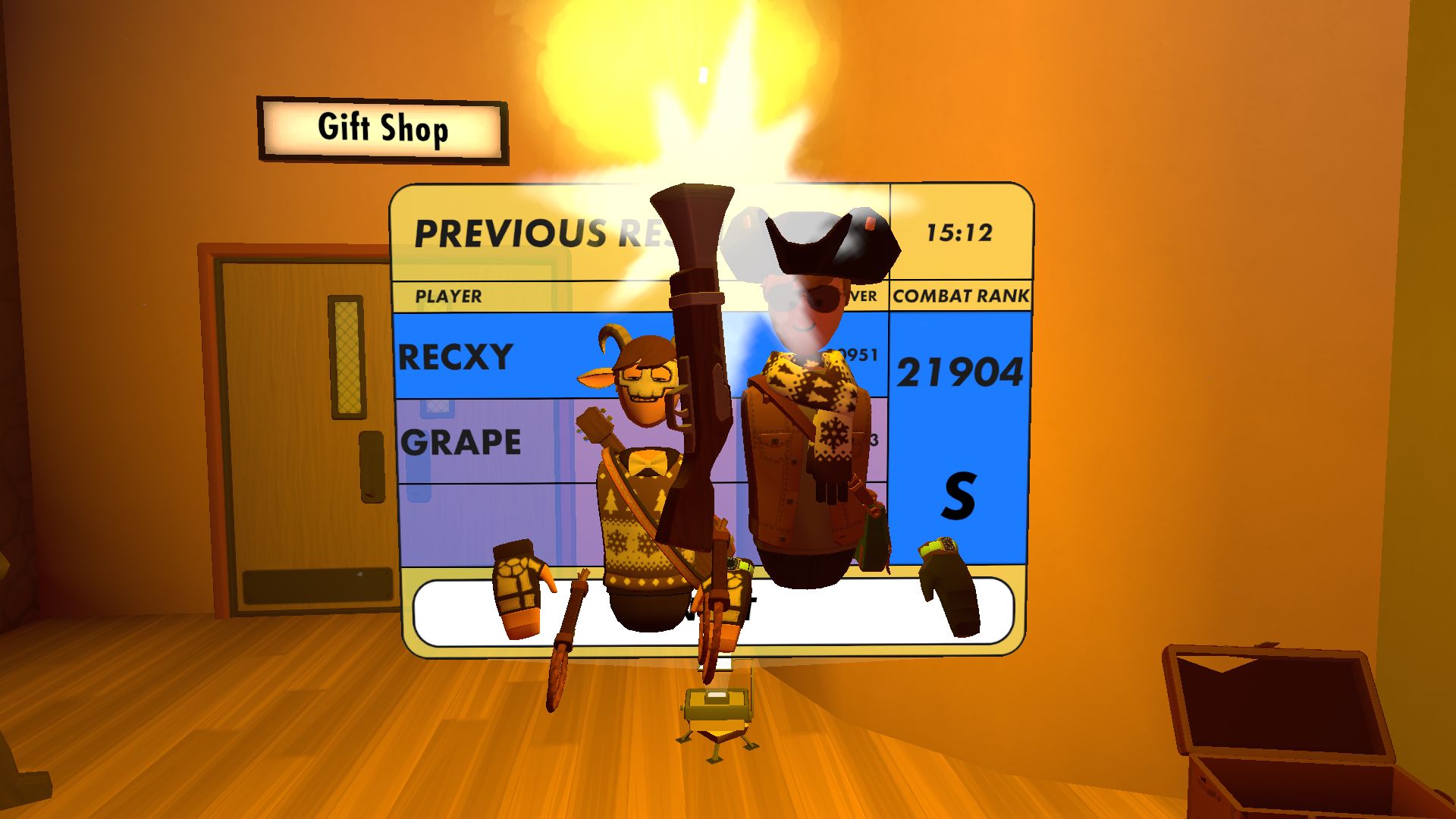Click the S rank grade
Image resolution: width=1456 pixels, height=819 pixels.
click(x=957, y=494)
